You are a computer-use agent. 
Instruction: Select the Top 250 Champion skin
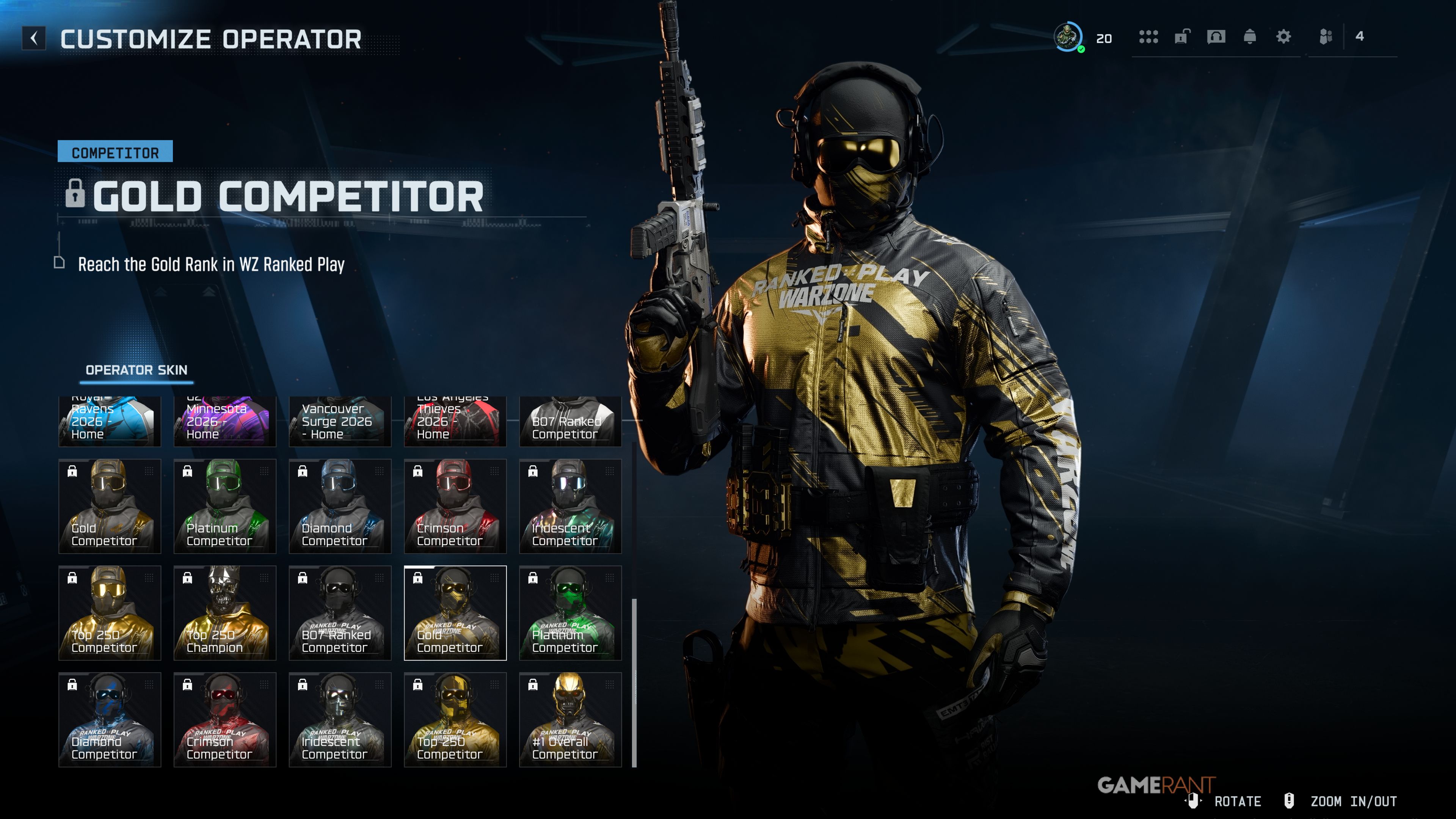224,613
